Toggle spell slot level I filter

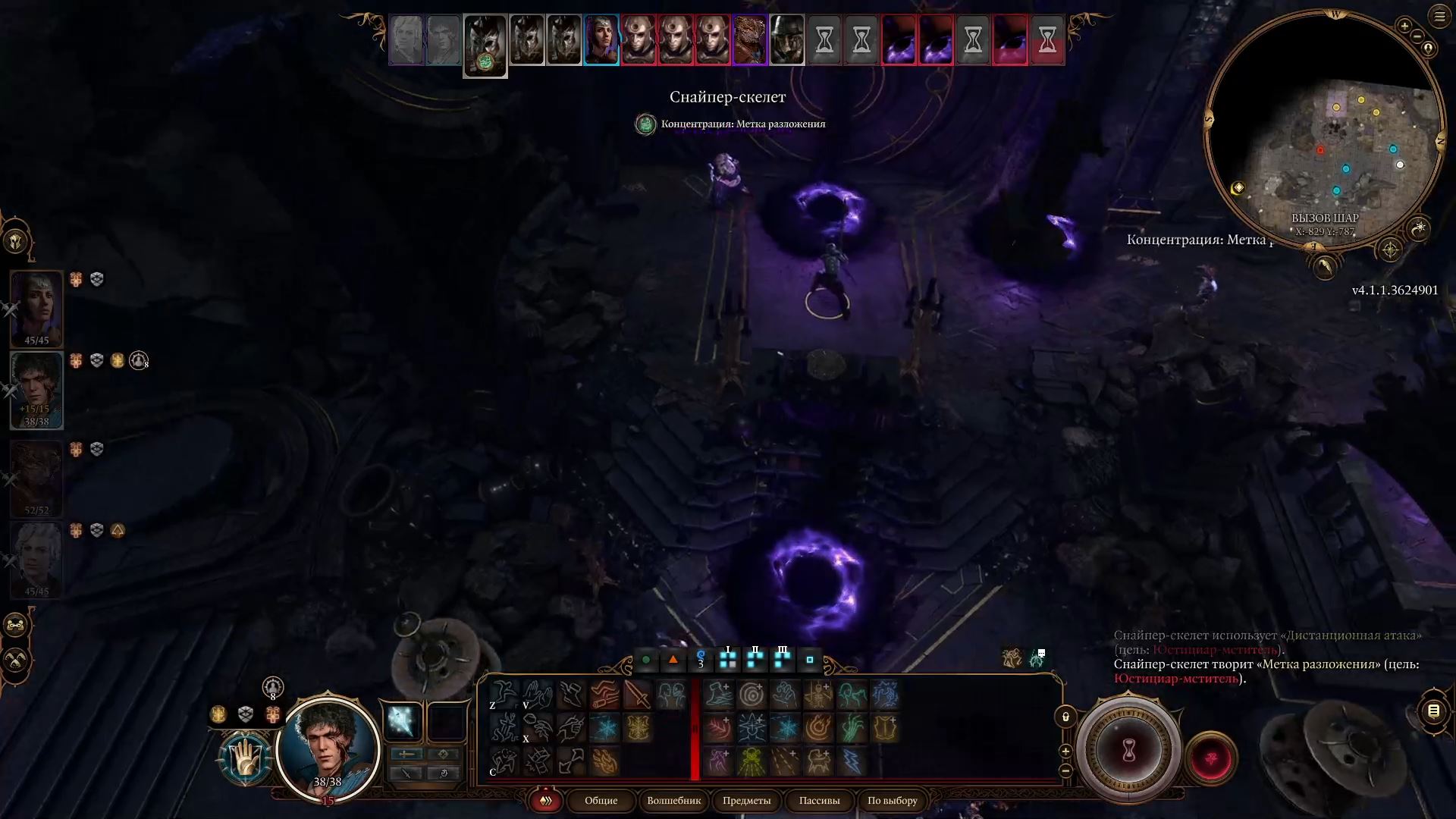(726, 660)
